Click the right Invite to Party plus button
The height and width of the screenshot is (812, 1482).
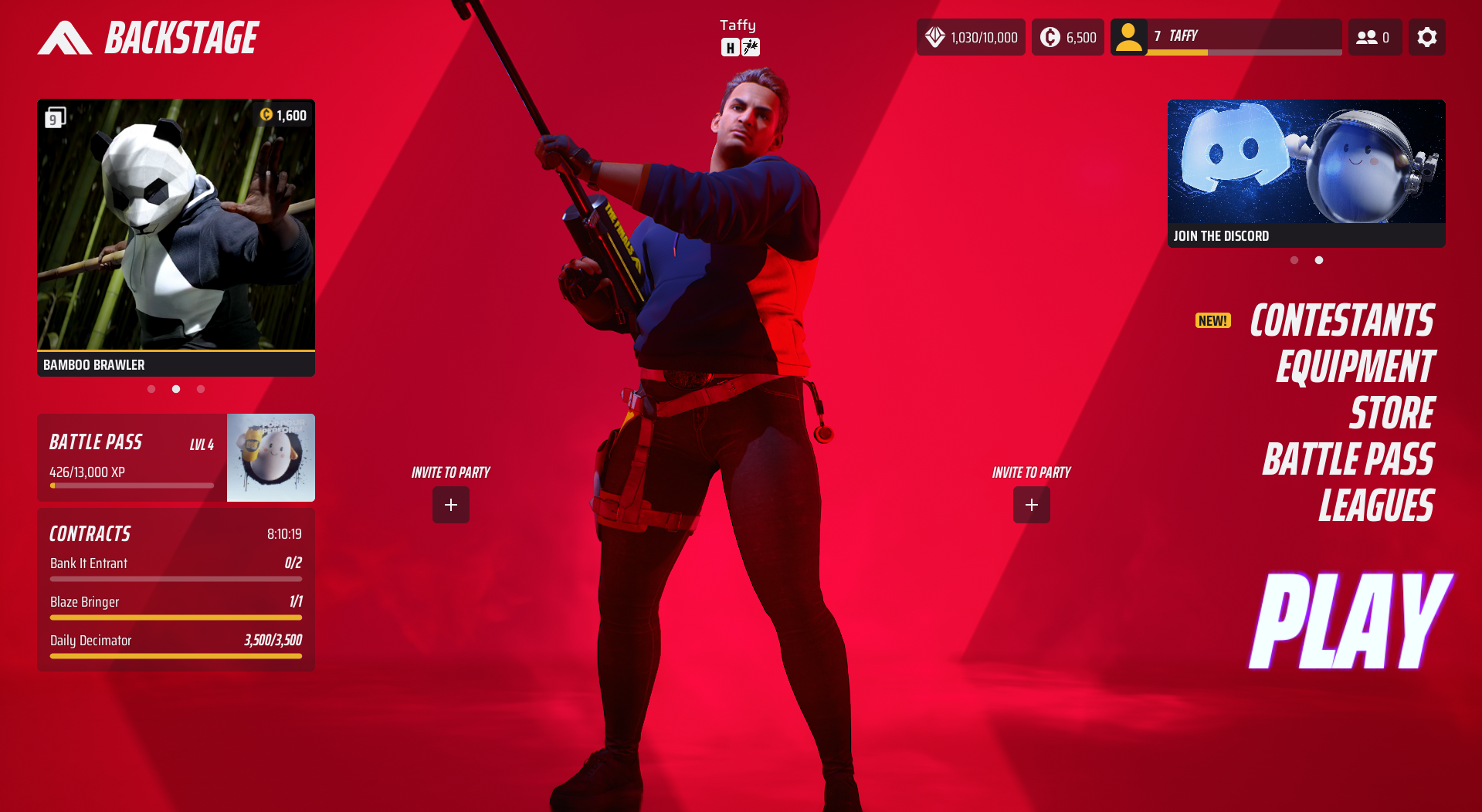1032,505
